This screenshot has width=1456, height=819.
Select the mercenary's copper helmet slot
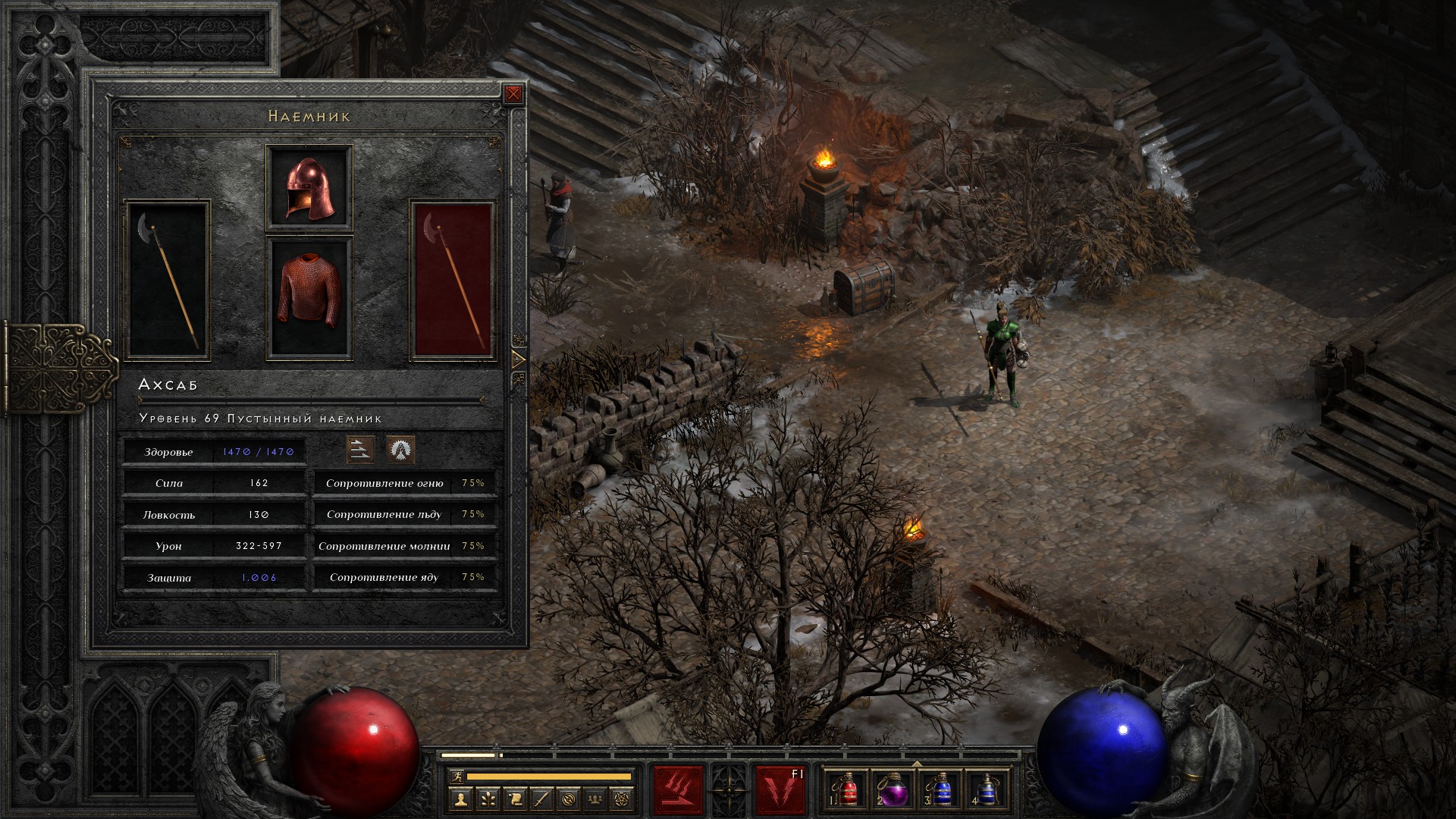point(309,187)
